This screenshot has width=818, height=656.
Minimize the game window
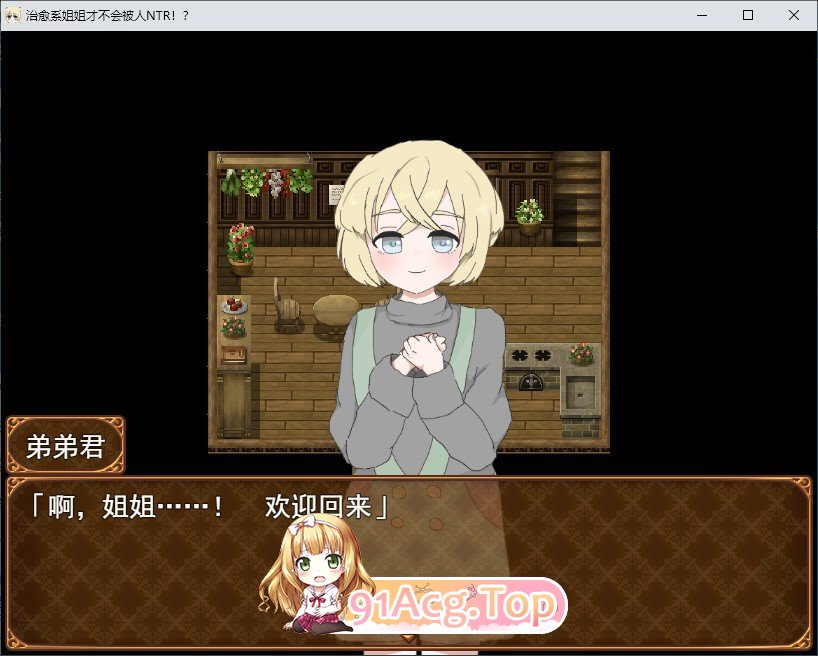702,15
